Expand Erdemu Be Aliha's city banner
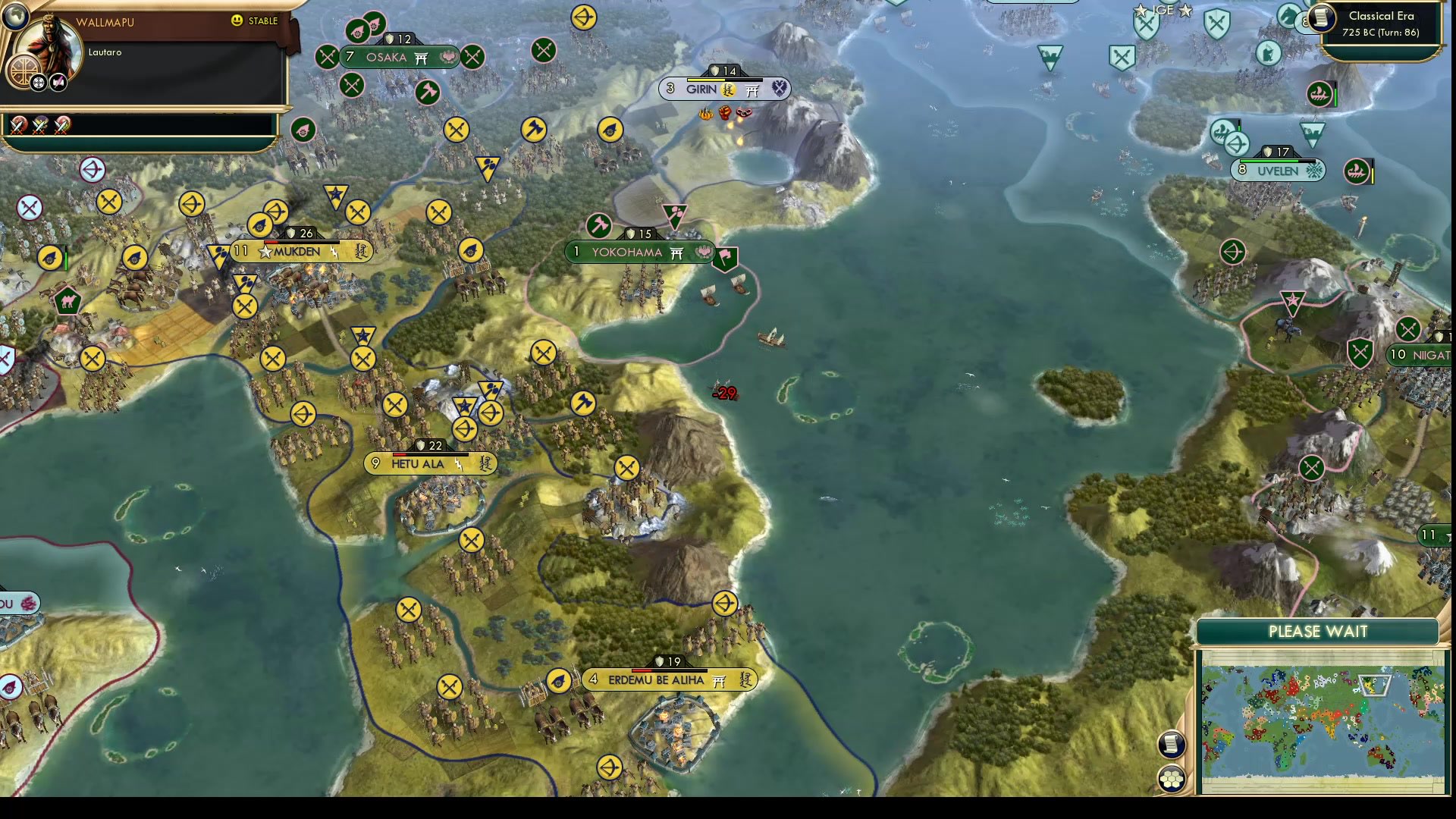1456x819 pixels. 656,679
